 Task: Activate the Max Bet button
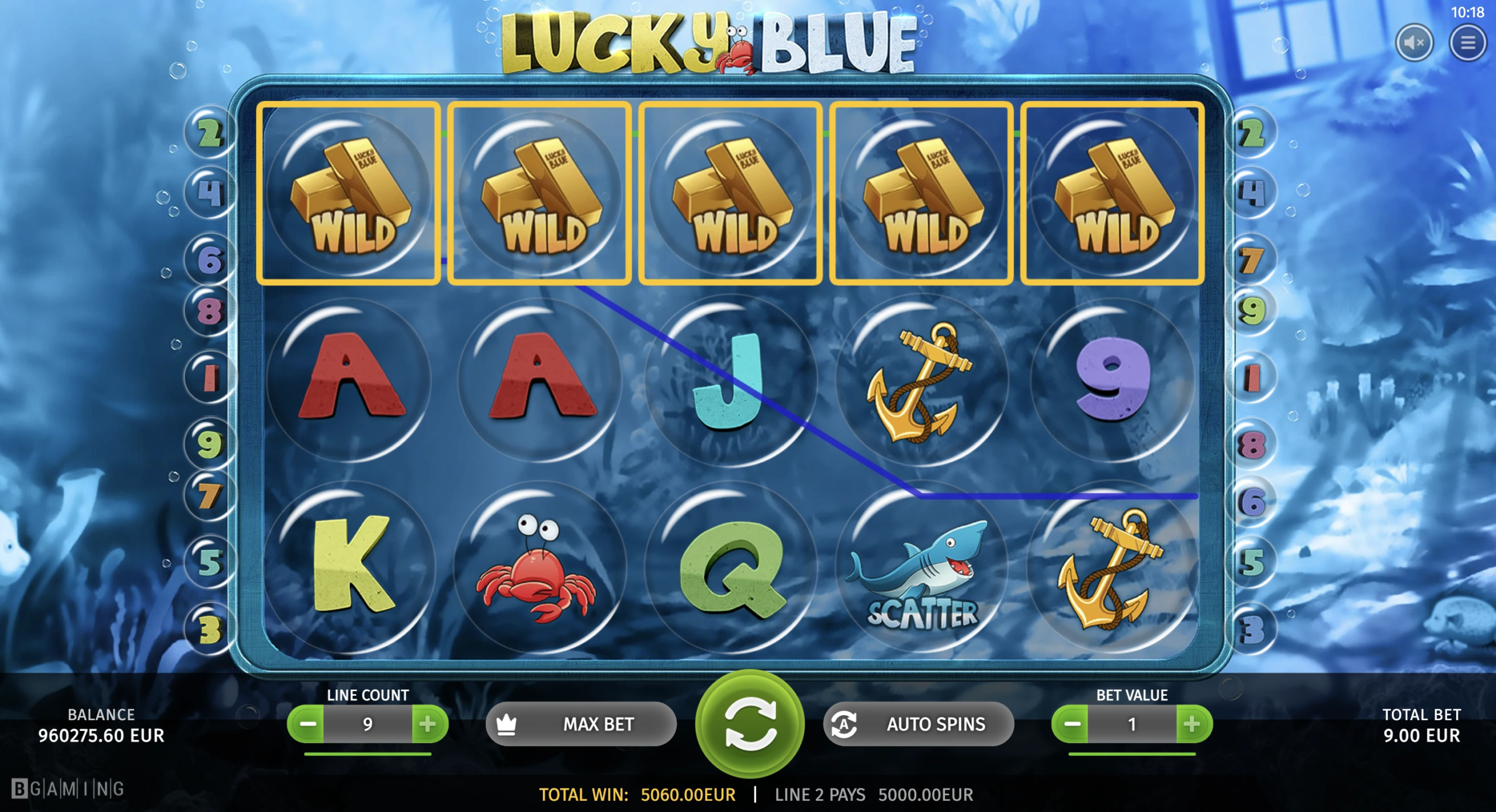581,724
